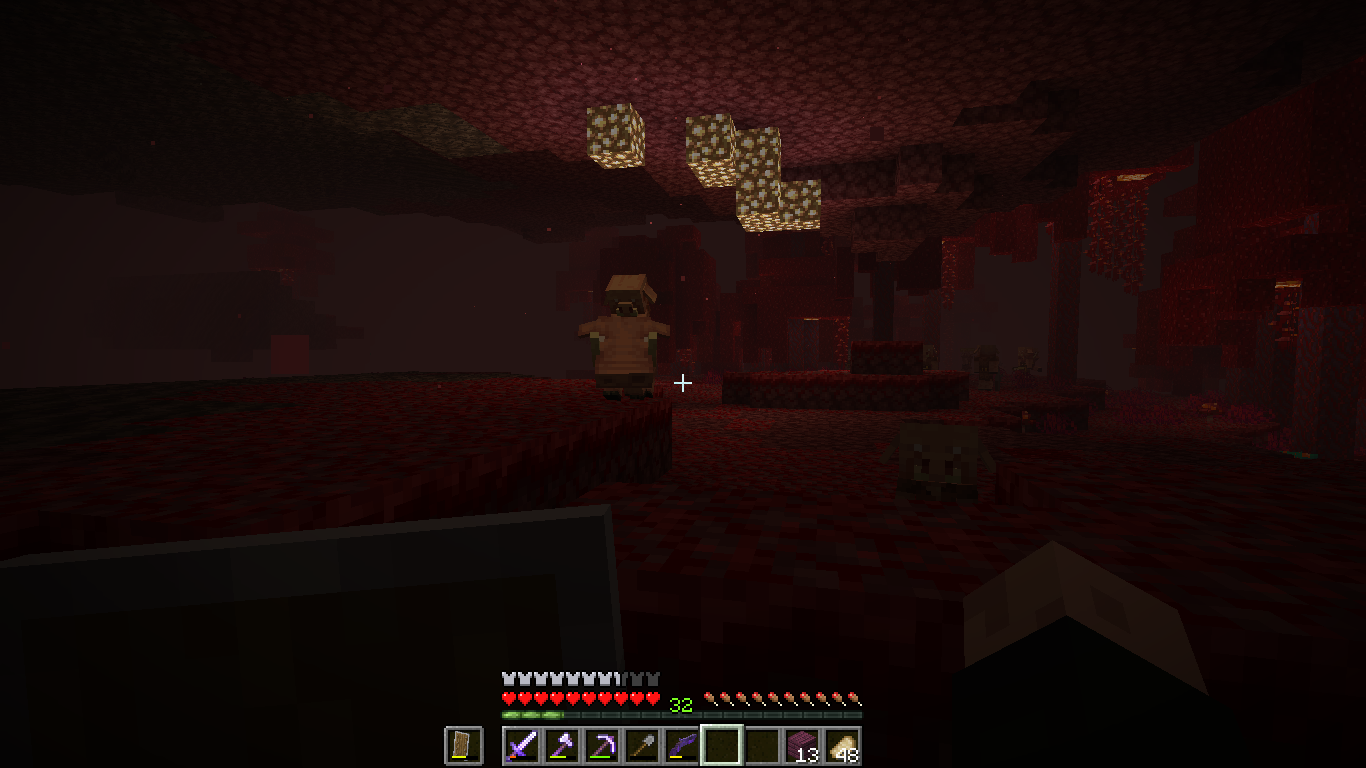Select the enchanted sword hotbar slot
Image resolution: width=1366 pixels, height=768 pixels.
click(x=521, y=745)
